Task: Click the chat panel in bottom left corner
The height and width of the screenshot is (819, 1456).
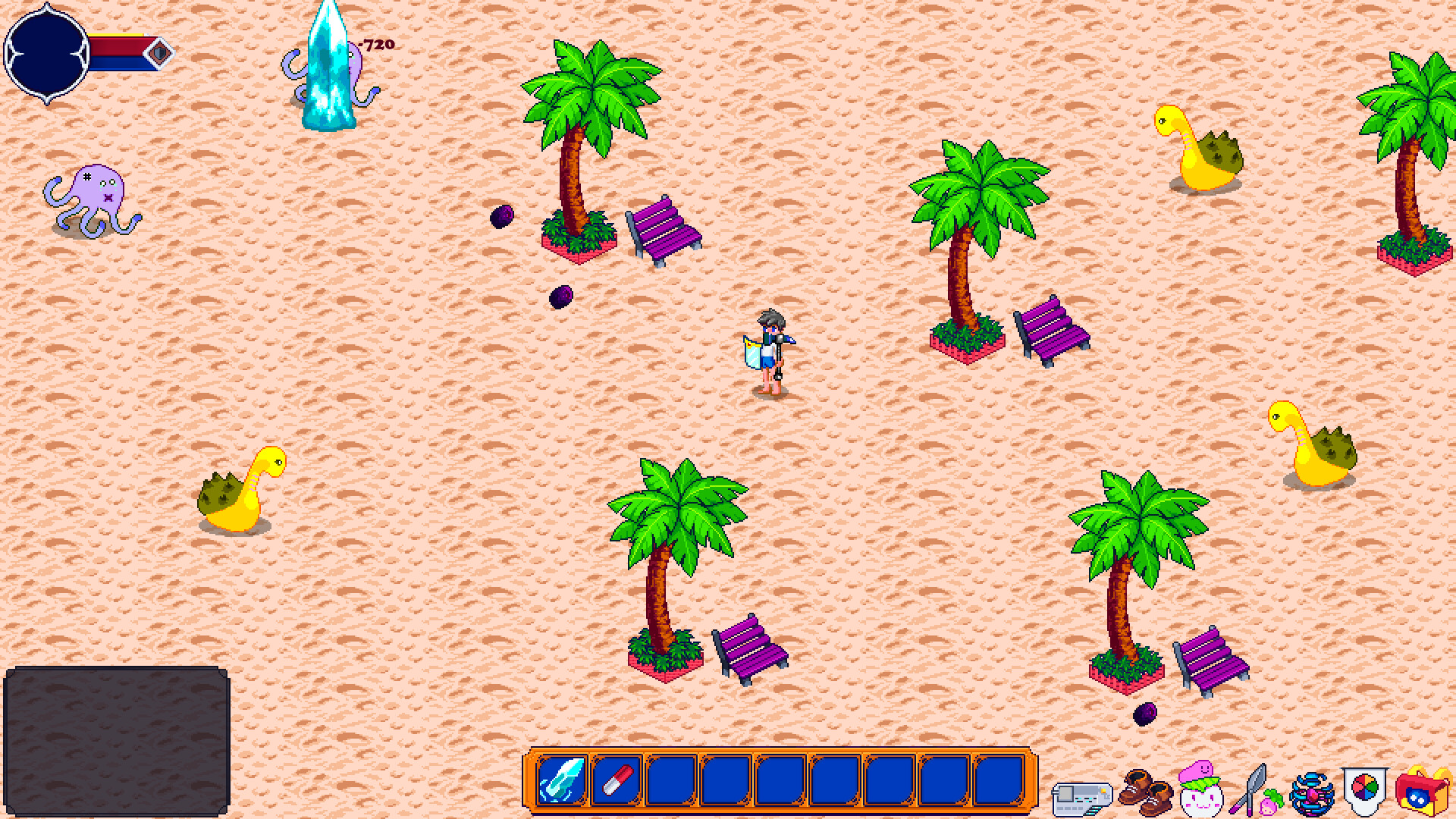Action: click(118, 739)
